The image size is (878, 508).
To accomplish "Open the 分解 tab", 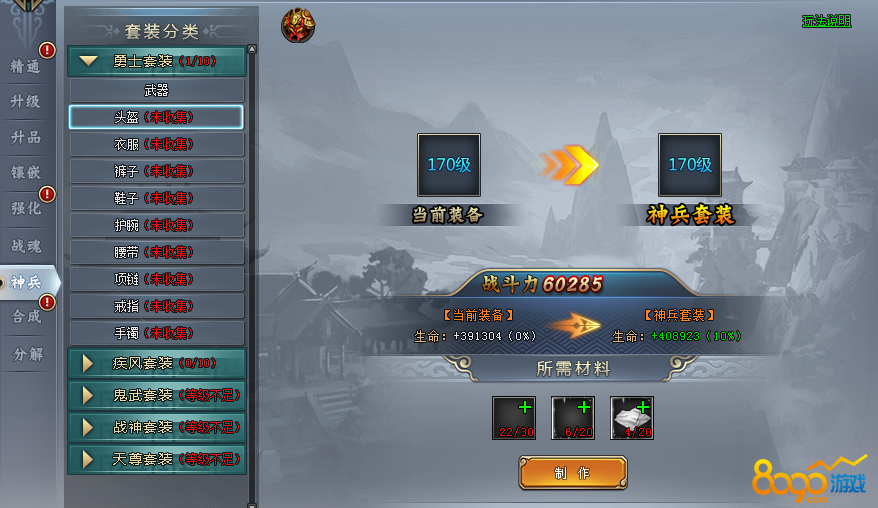I will point(26,354).
